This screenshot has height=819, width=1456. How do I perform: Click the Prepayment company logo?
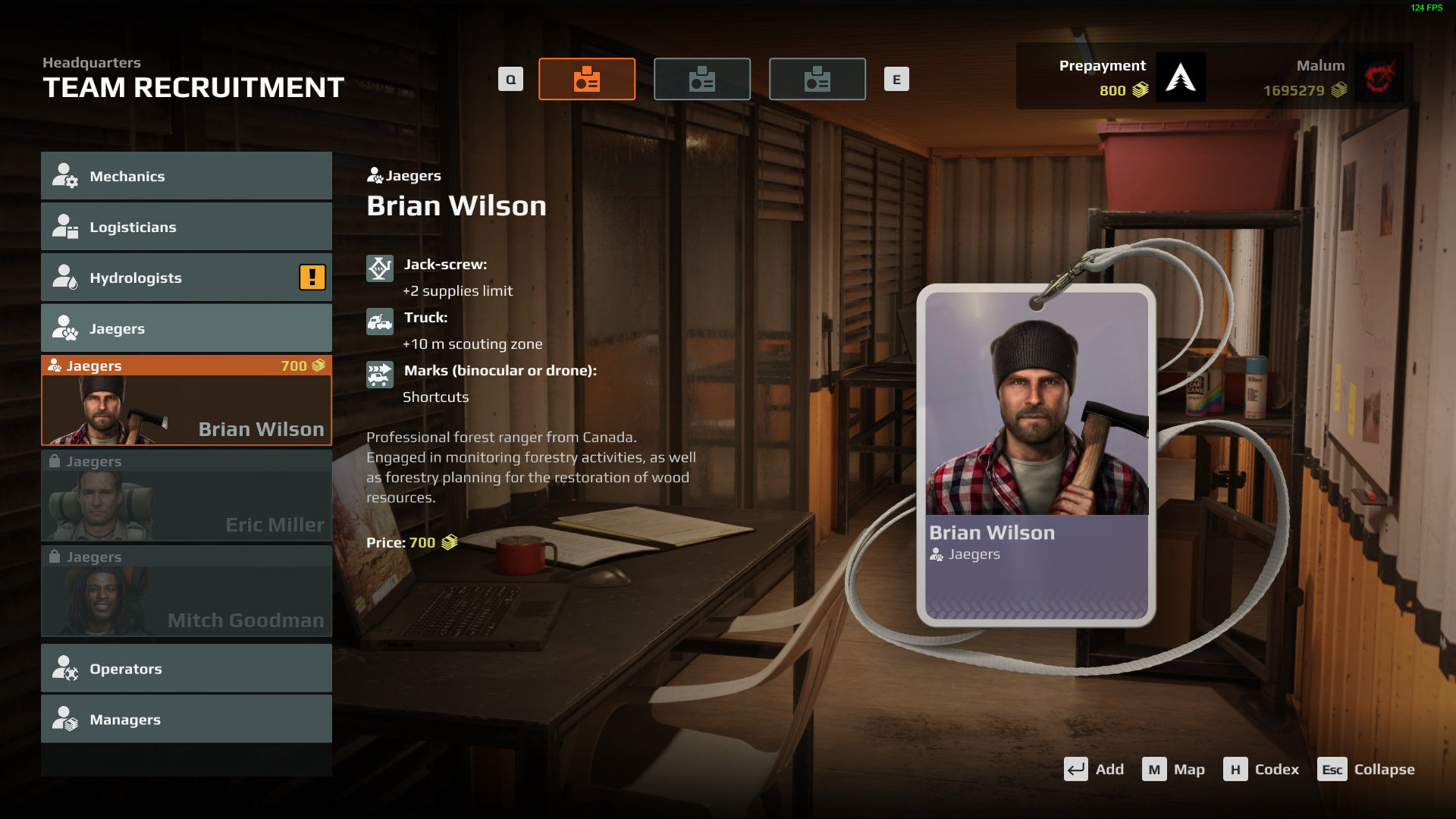(x=1181, y=77)
